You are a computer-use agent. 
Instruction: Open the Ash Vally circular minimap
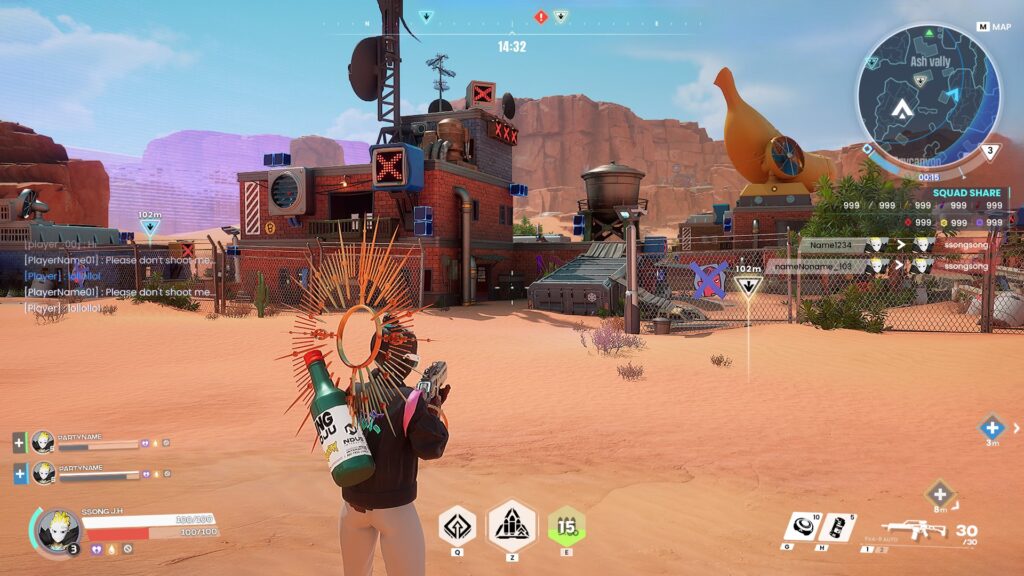[927, 95]
